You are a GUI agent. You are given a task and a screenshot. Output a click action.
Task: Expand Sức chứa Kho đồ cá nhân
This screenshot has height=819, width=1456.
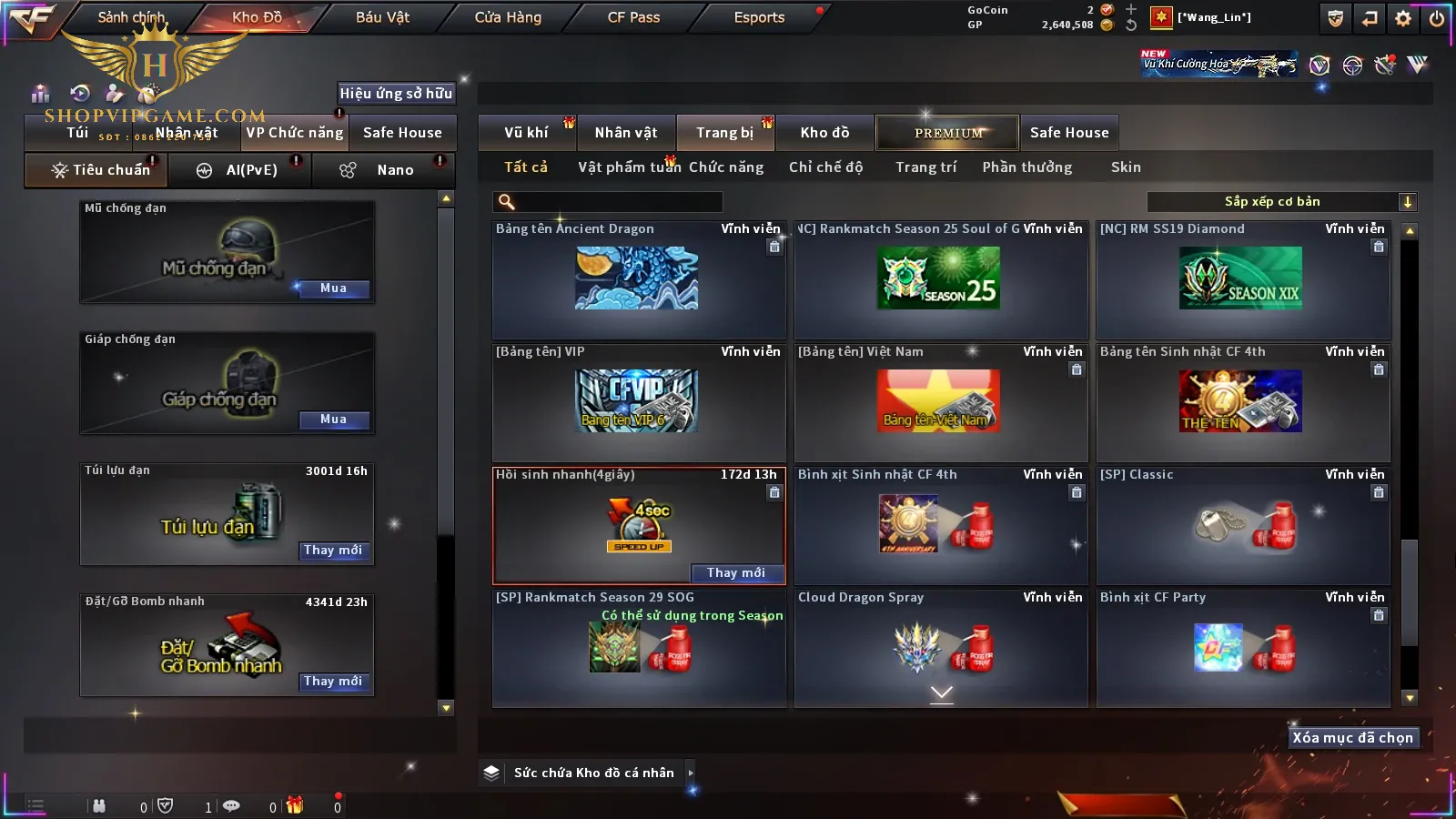click(691, 773)
